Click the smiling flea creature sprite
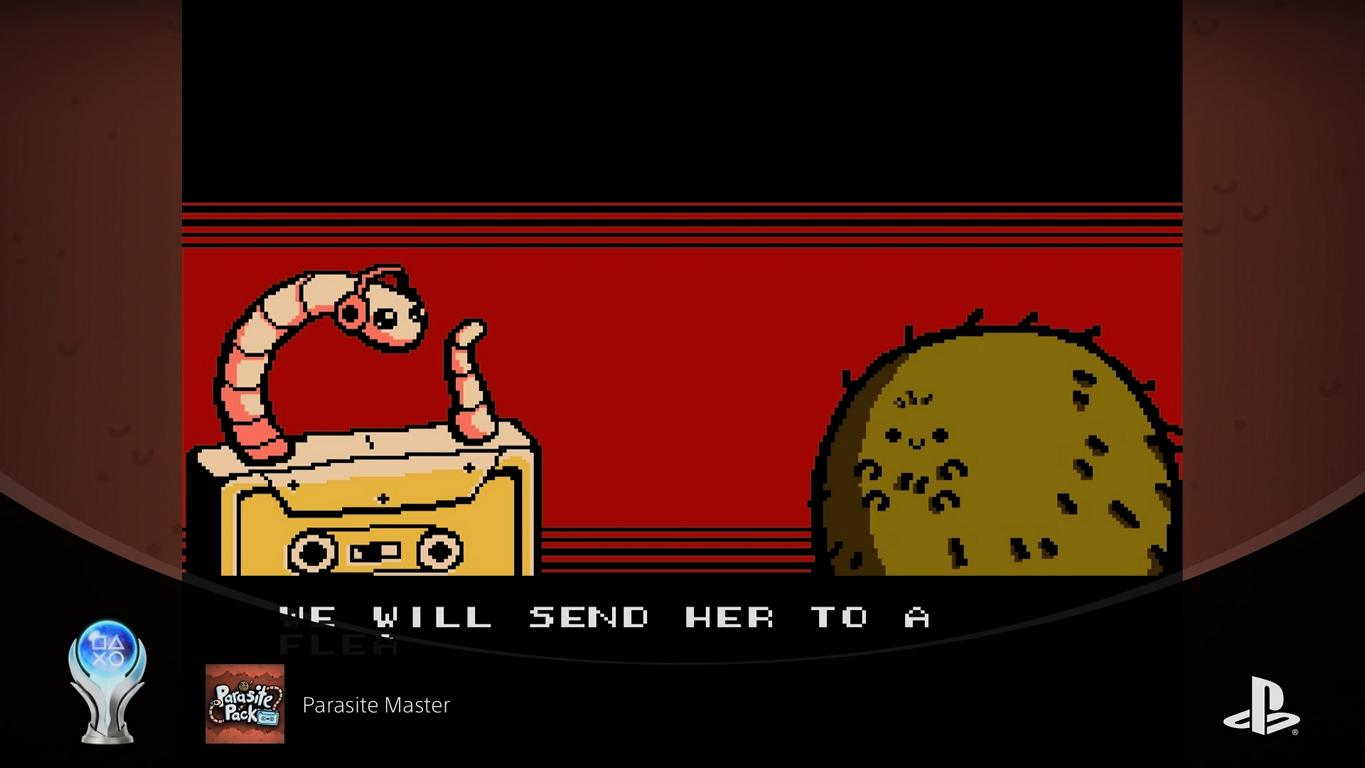Viewport: 1365px width, 768px height. 990,450
